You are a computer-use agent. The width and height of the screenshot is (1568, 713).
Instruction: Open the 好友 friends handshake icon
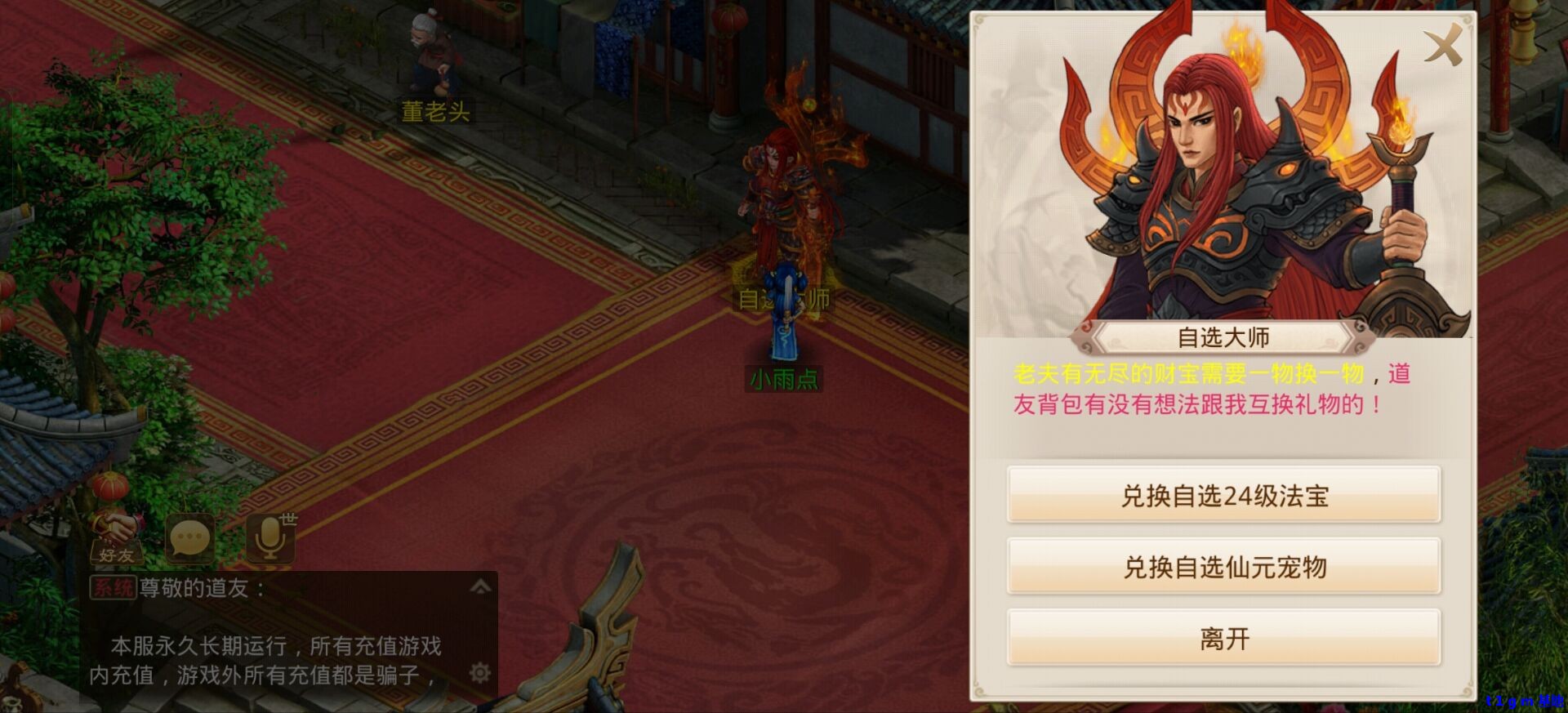[x=116, y=538]
